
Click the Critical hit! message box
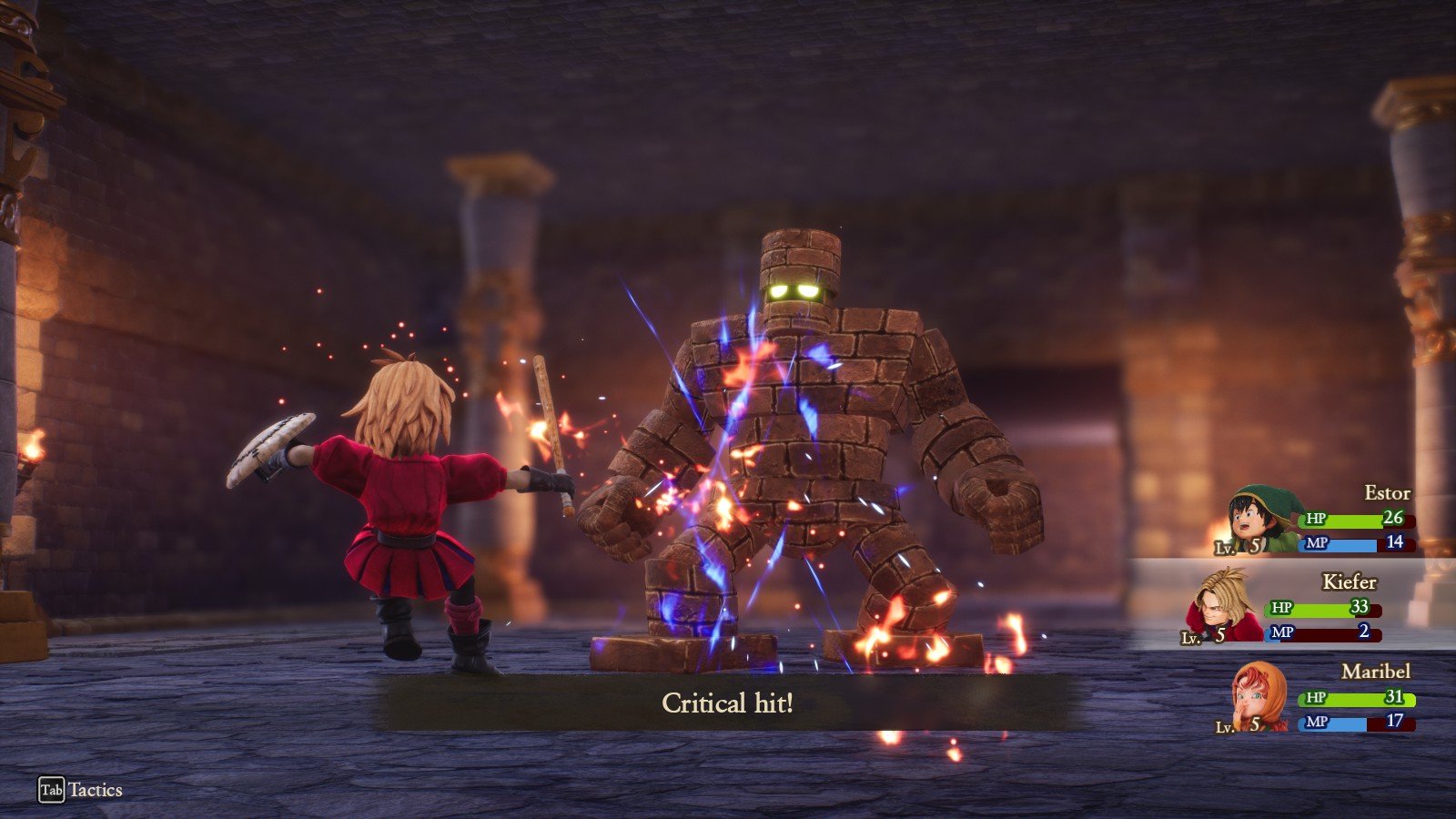pyautogui.click(x=728, y=703)
